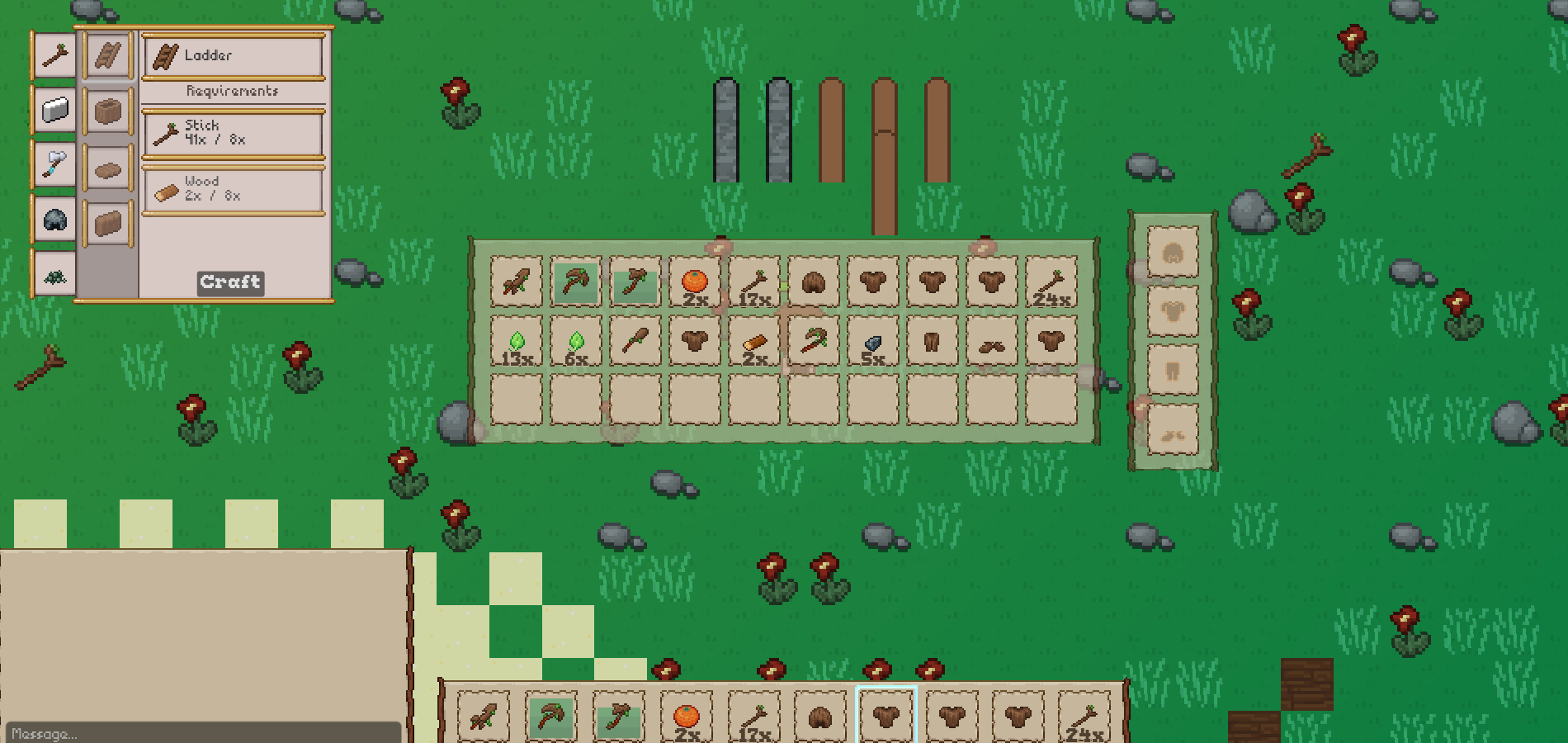Select the 13x green leaf inventory slot

click(x=517, y=342)
